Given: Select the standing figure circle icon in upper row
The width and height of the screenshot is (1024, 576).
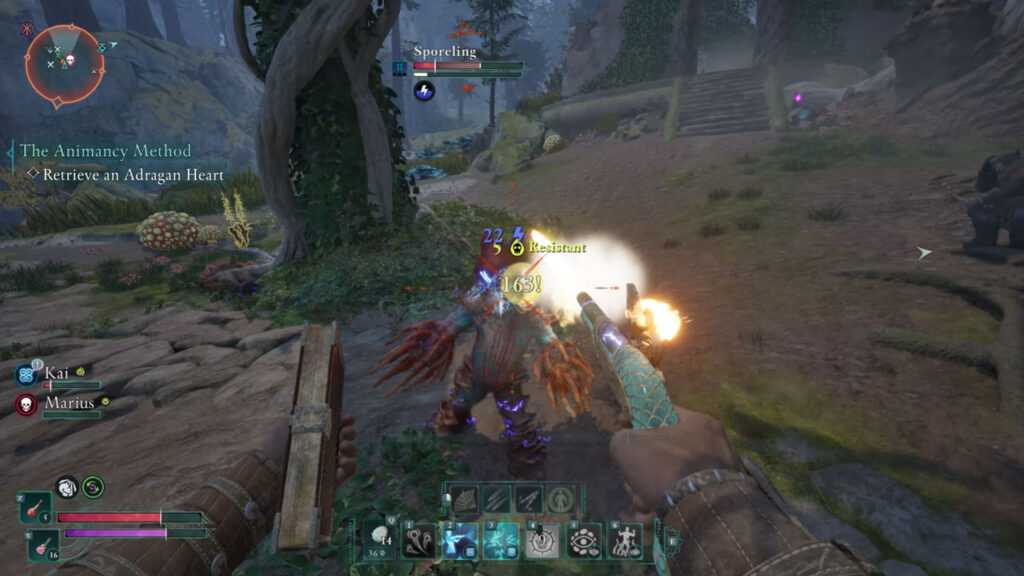Looking at the screenshot, I should [x=559, y=498].
